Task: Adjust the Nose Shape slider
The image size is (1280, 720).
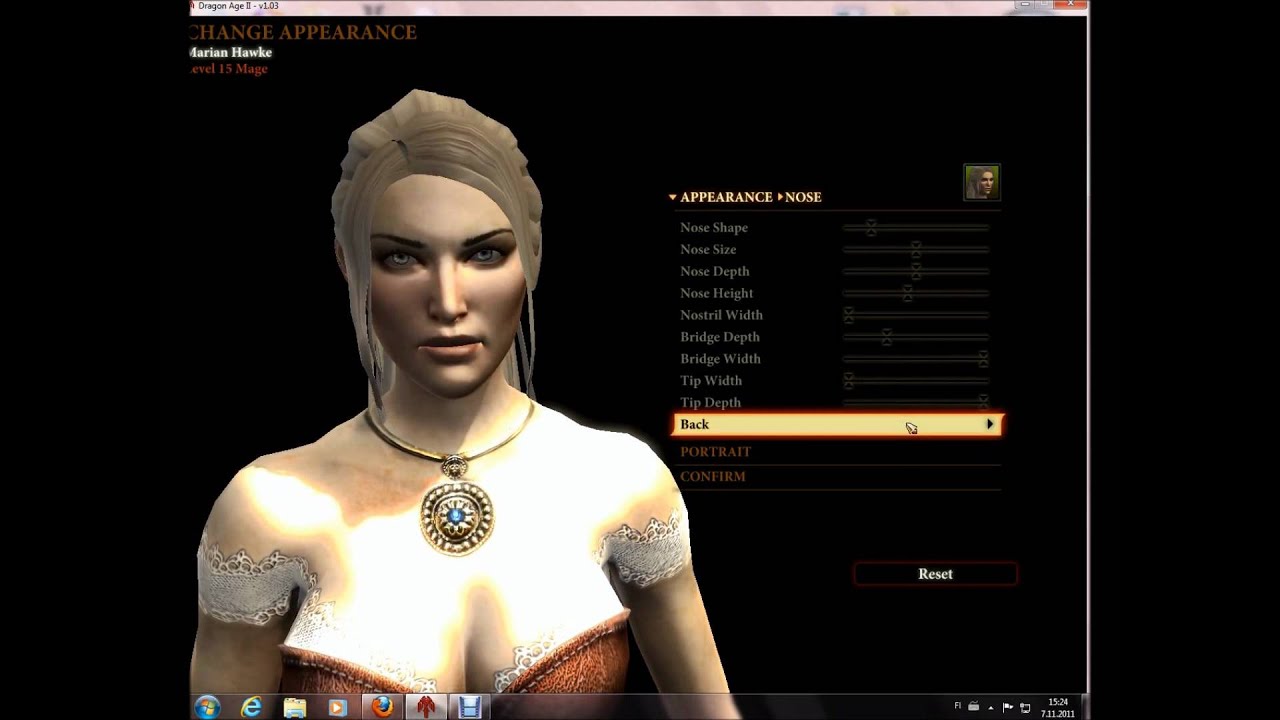Action: point(871,228)
